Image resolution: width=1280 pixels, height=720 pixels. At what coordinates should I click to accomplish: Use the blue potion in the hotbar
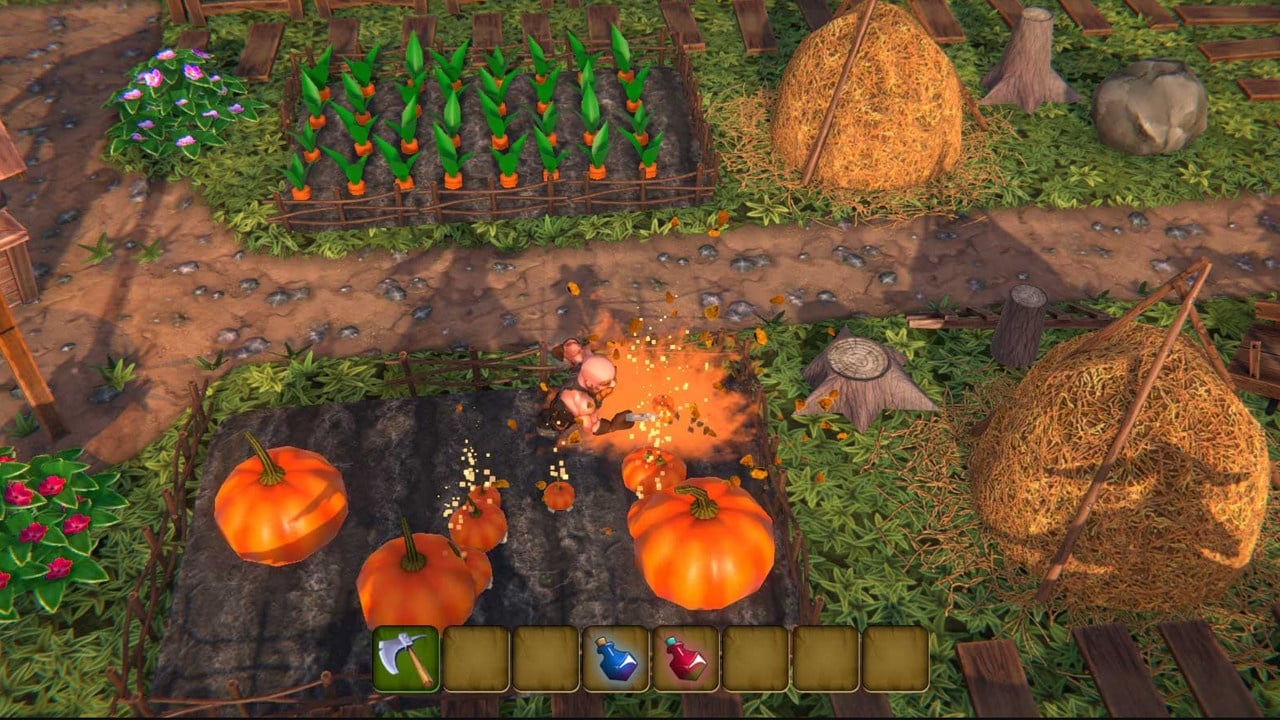pyautogui.click(x=616, y=659)
